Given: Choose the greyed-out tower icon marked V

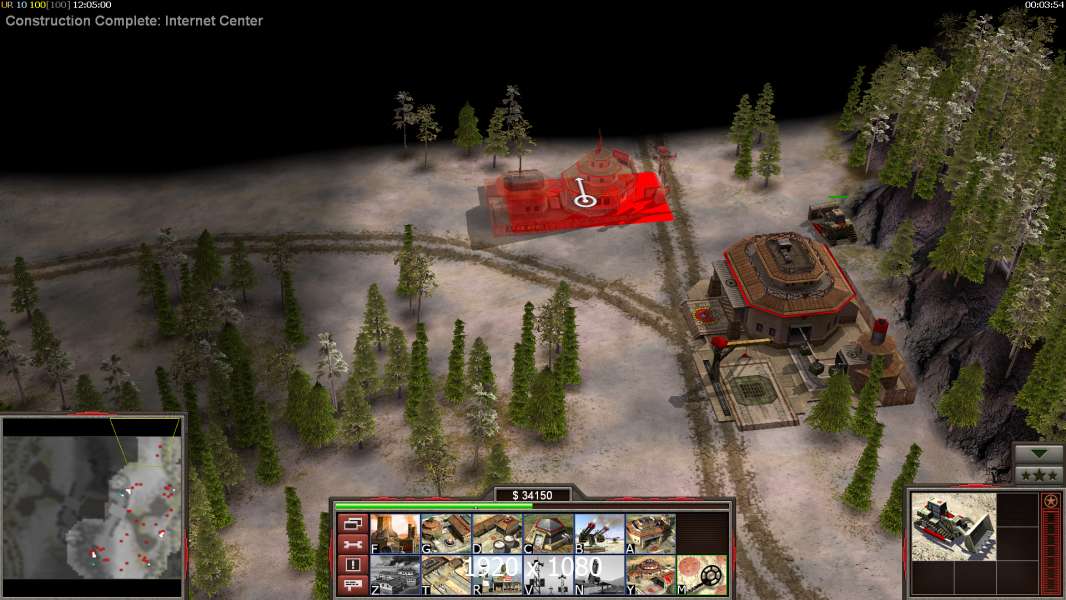Looking at the screenshot, I should coord(547,575).
